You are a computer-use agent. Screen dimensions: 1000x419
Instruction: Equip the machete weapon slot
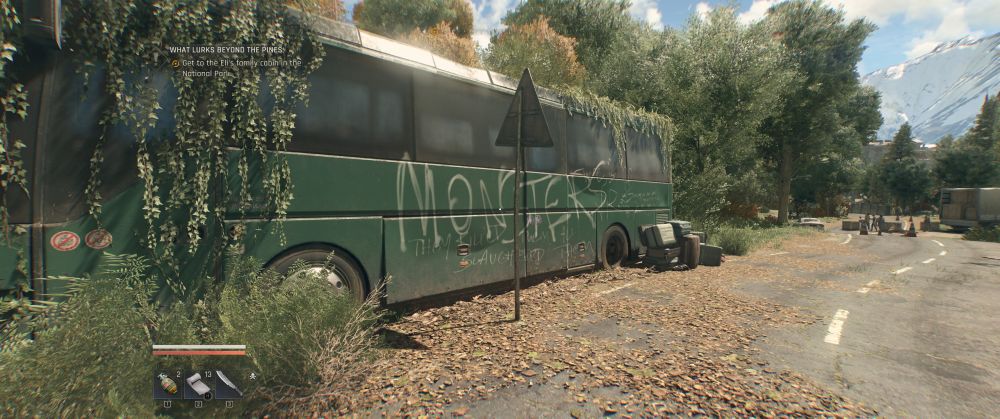click(228, 384)
